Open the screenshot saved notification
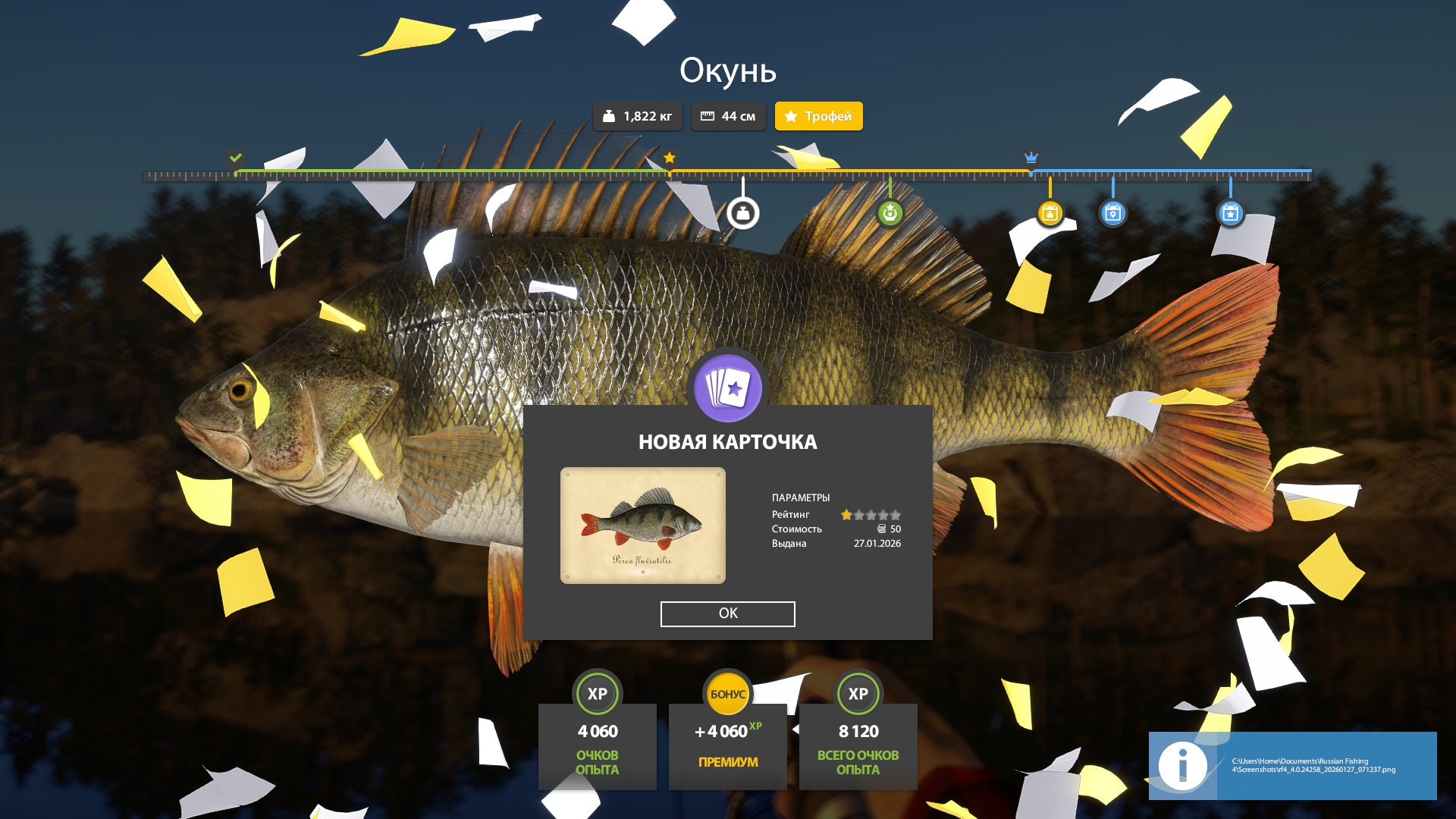The height and width of the screenshot is (819, 1456). tap(1292, 765)
